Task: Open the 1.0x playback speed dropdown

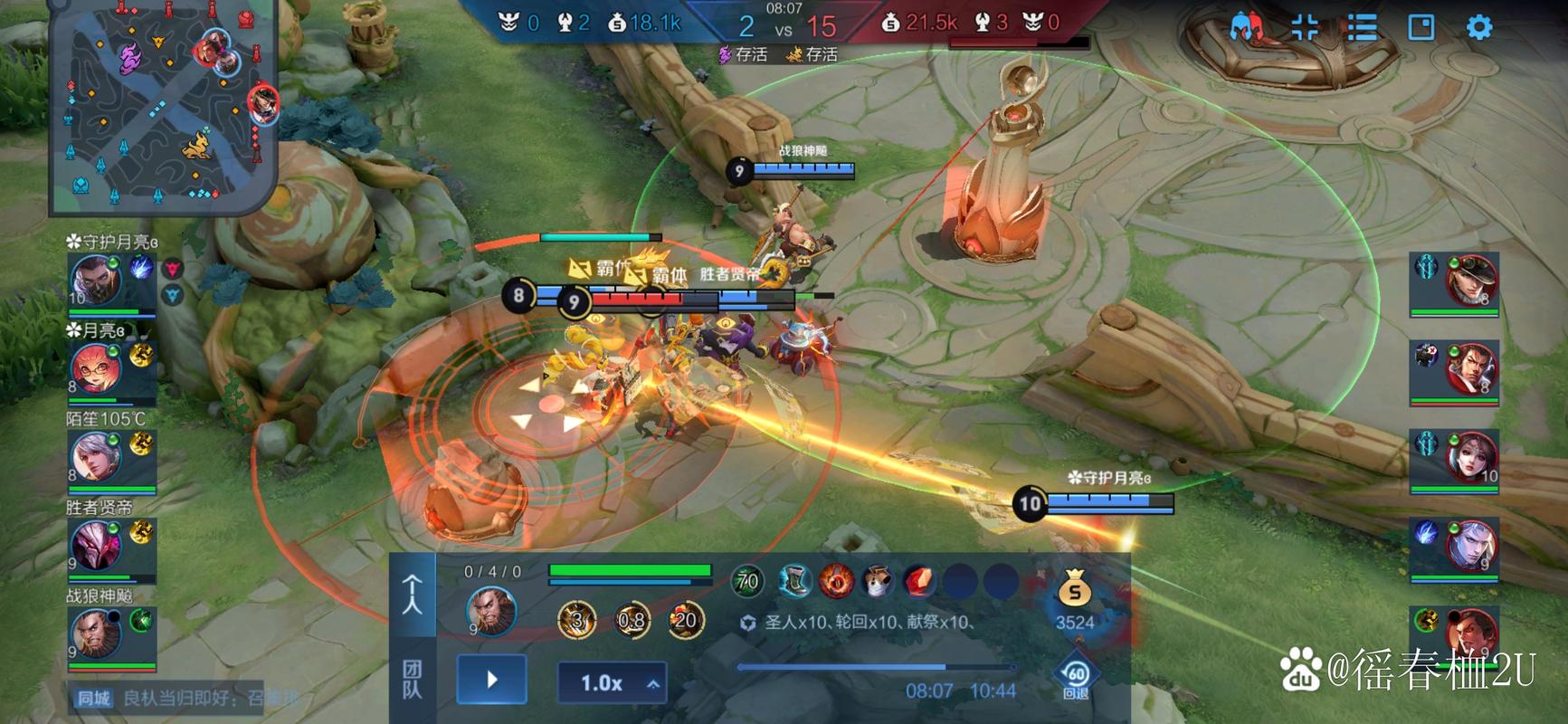Action: pos(612,683)
